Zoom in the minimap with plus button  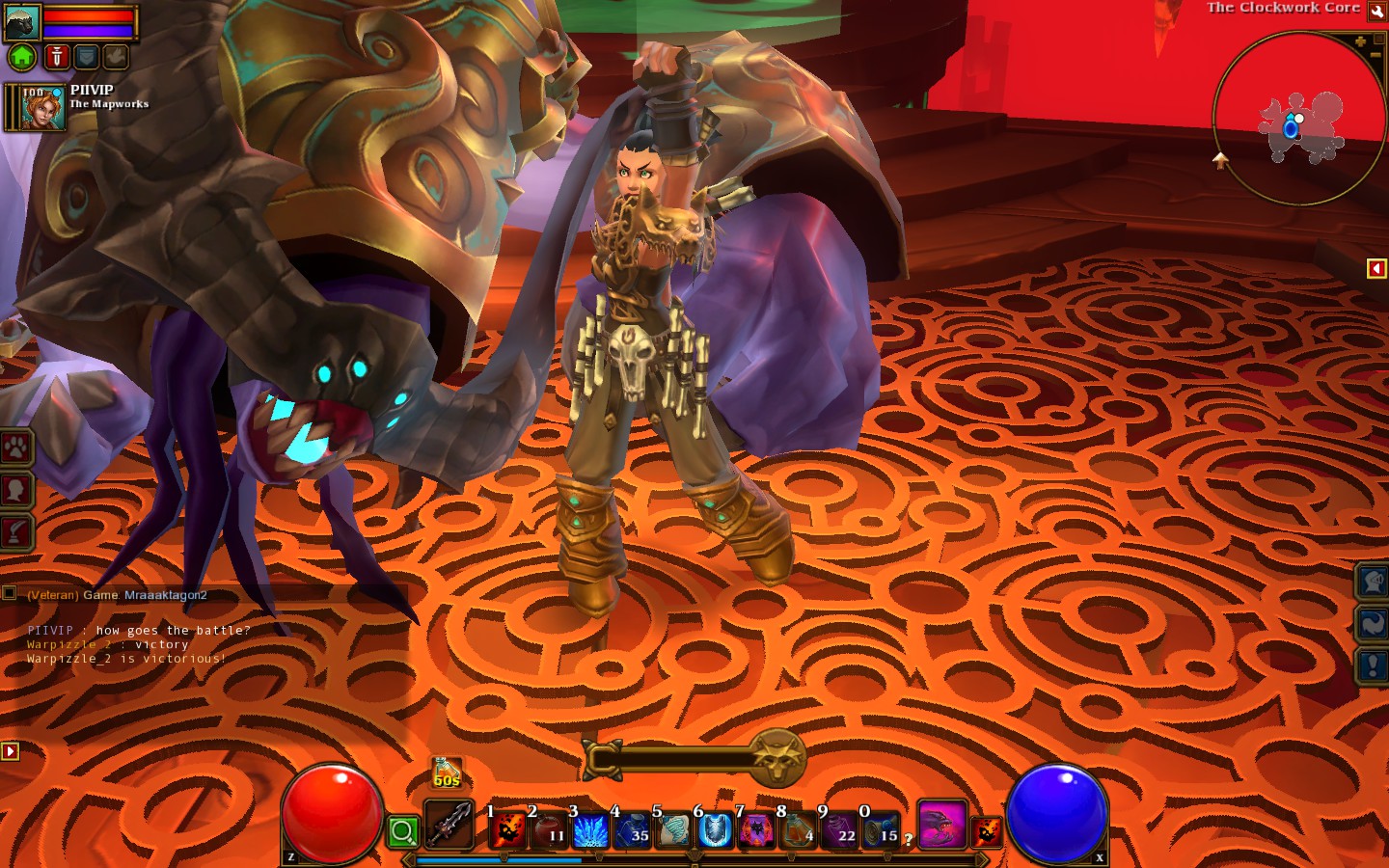1360,41
